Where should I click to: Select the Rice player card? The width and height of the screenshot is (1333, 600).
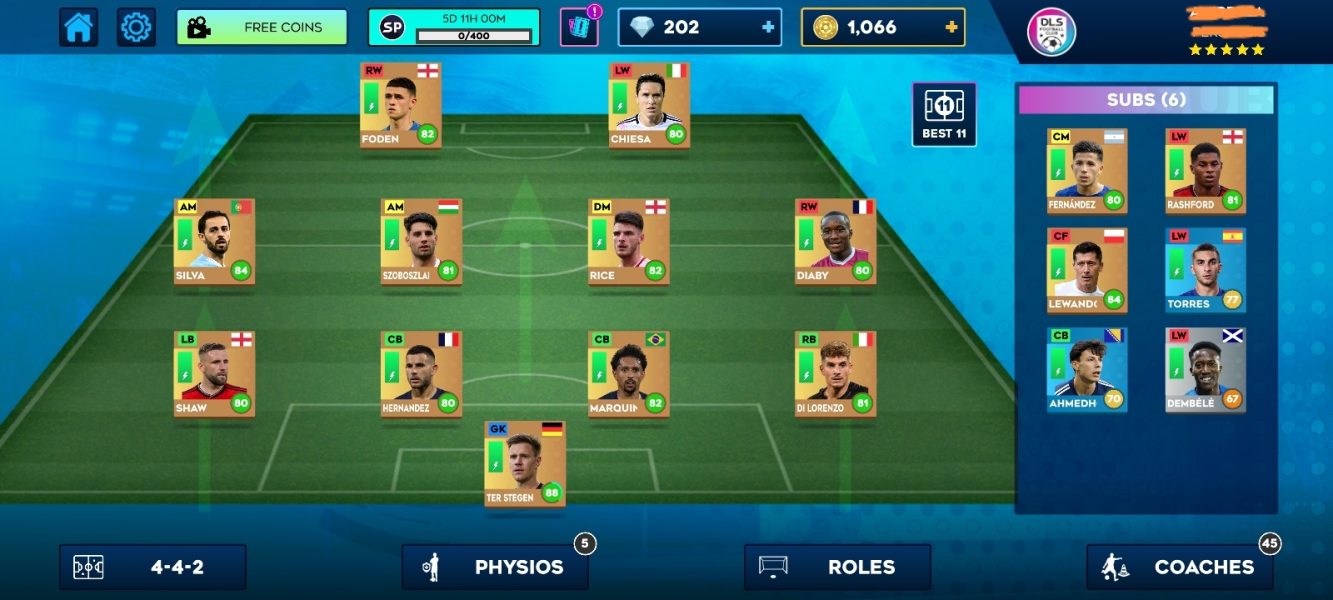[x=628, y=241]
